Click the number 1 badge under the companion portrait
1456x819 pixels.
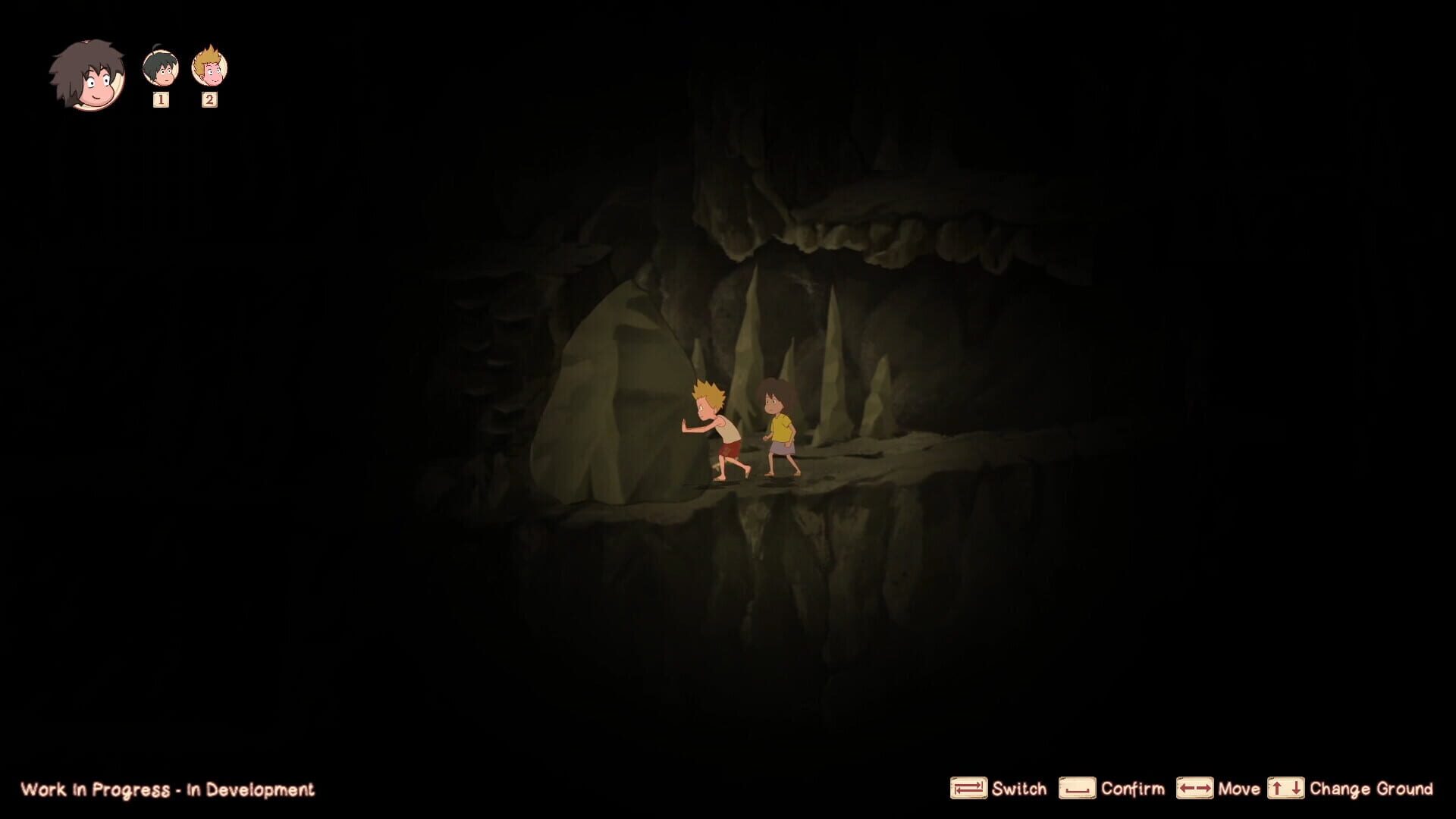pos(159,99)
